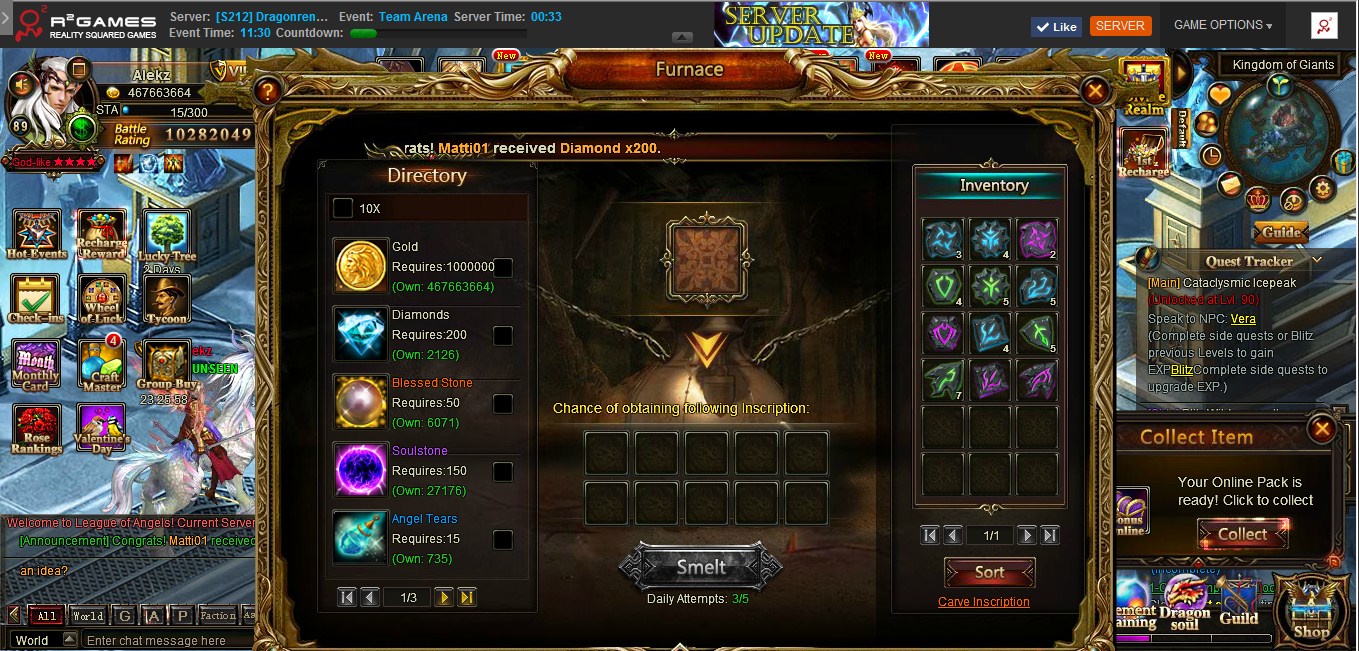
Task: Close the Furnace window
Action: [1095, 92]
